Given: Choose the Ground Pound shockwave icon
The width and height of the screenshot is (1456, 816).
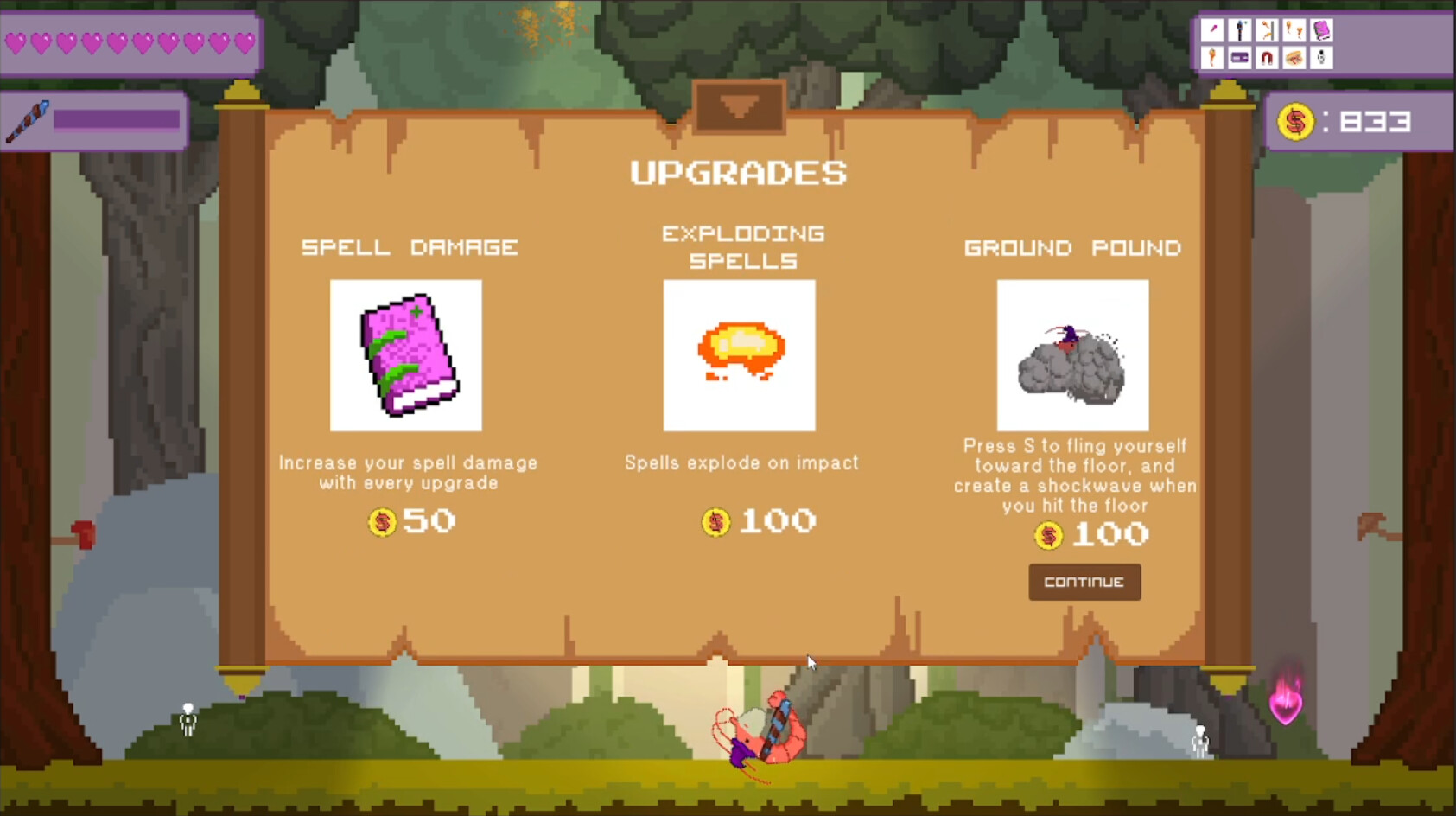Looking at the screenshot, I should tap(1071, 354).
